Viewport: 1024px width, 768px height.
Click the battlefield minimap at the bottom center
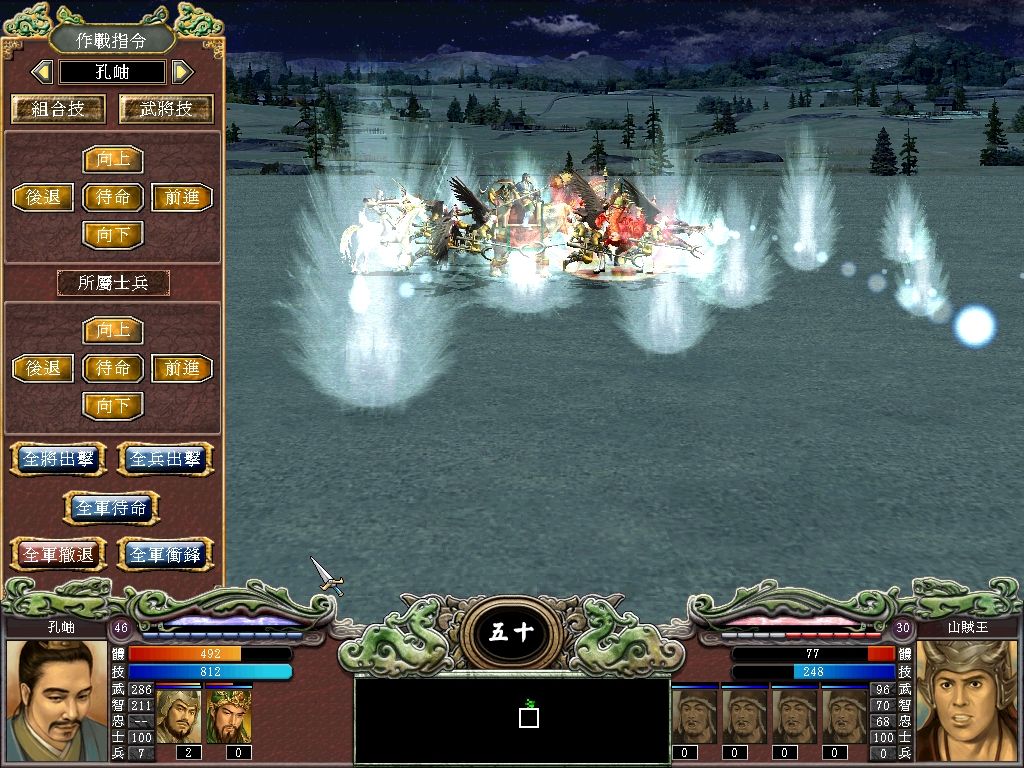point(512,719)
